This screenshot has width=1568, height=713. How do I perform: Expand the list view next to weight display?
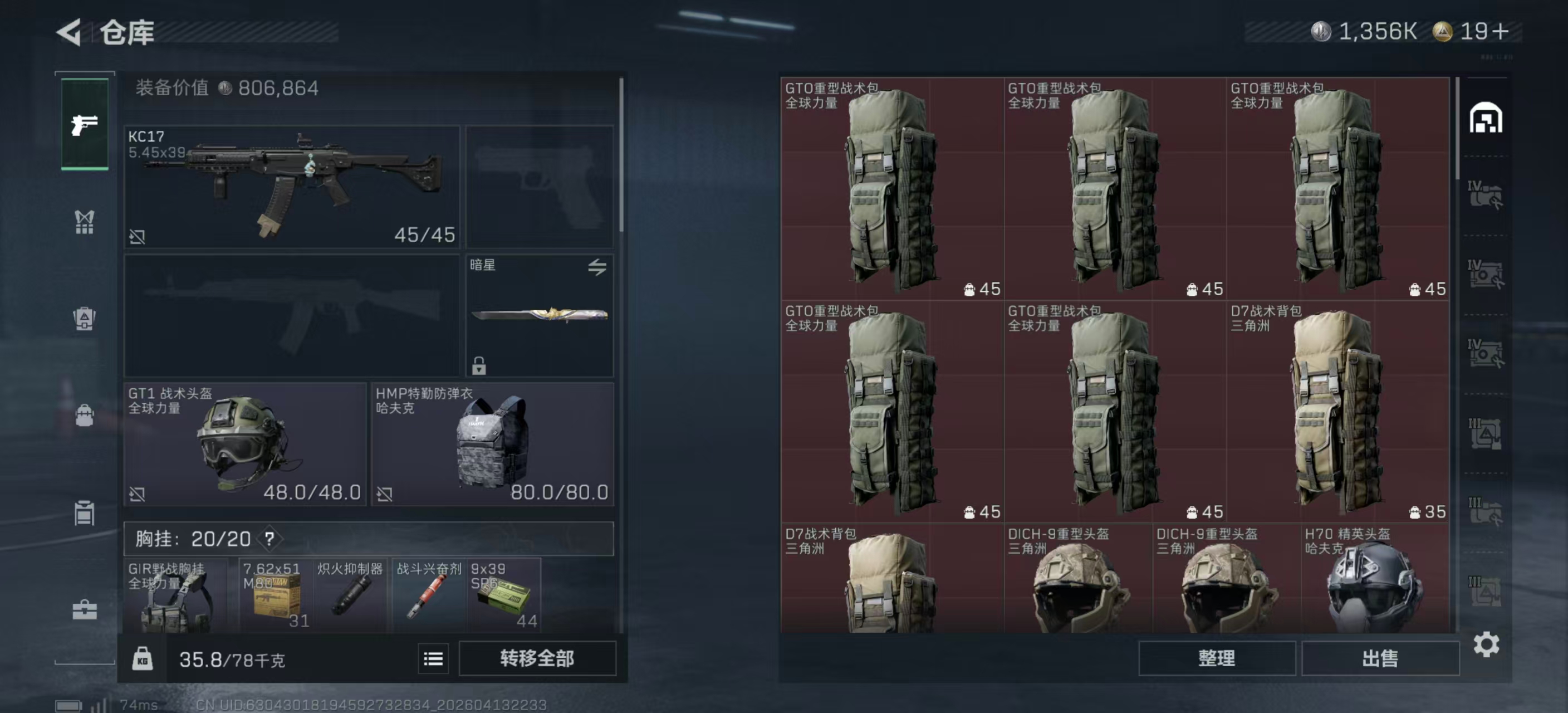(432, 659)
